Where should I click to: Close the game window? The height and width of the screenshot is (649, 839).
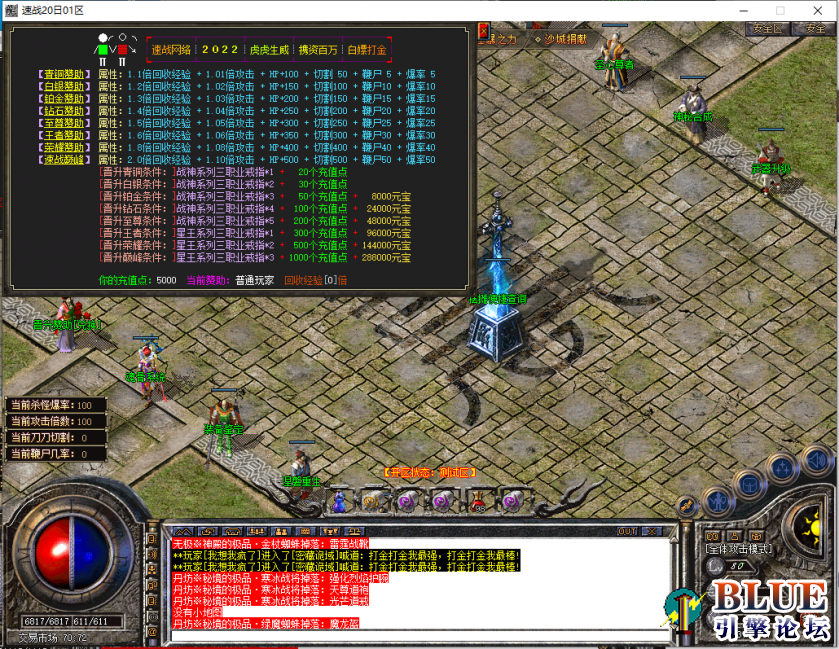(815, 10)
